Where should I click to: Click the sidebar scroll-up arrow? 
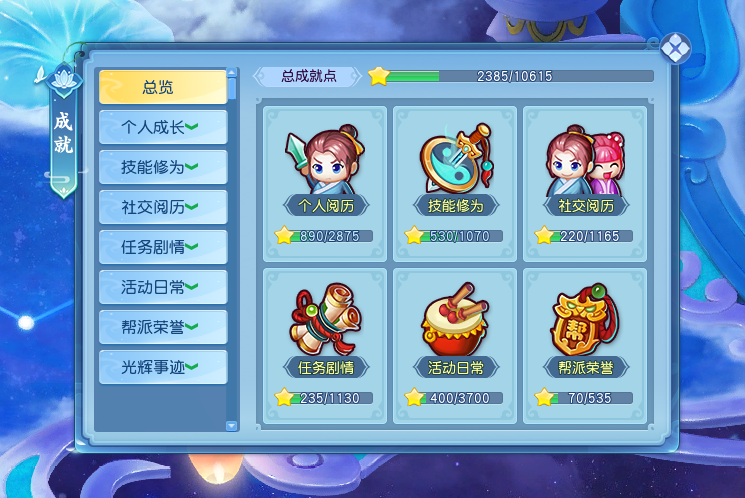tap(233, 73)
